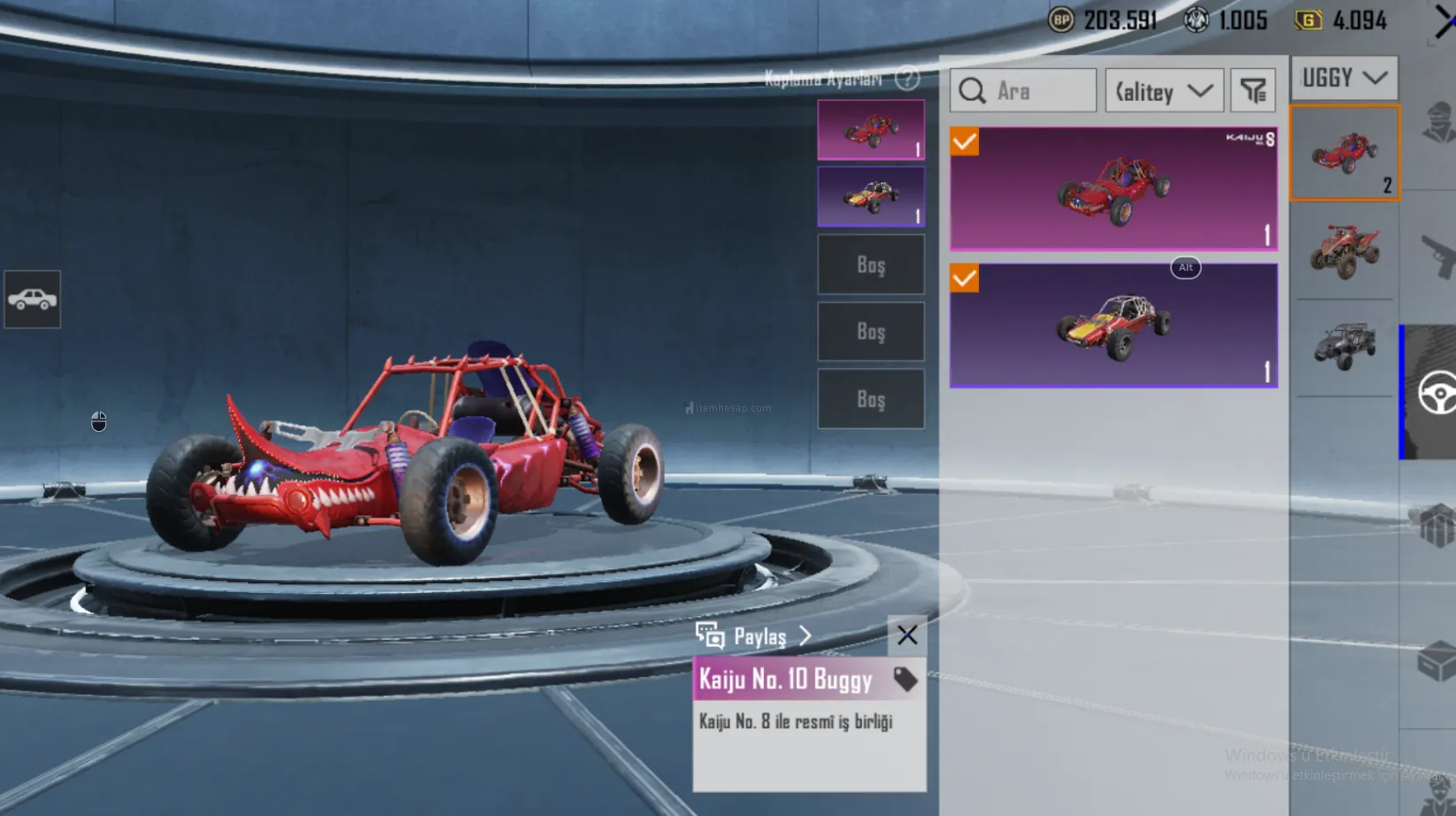
Task: Click the Ara search field
Action: [1023, 90]
